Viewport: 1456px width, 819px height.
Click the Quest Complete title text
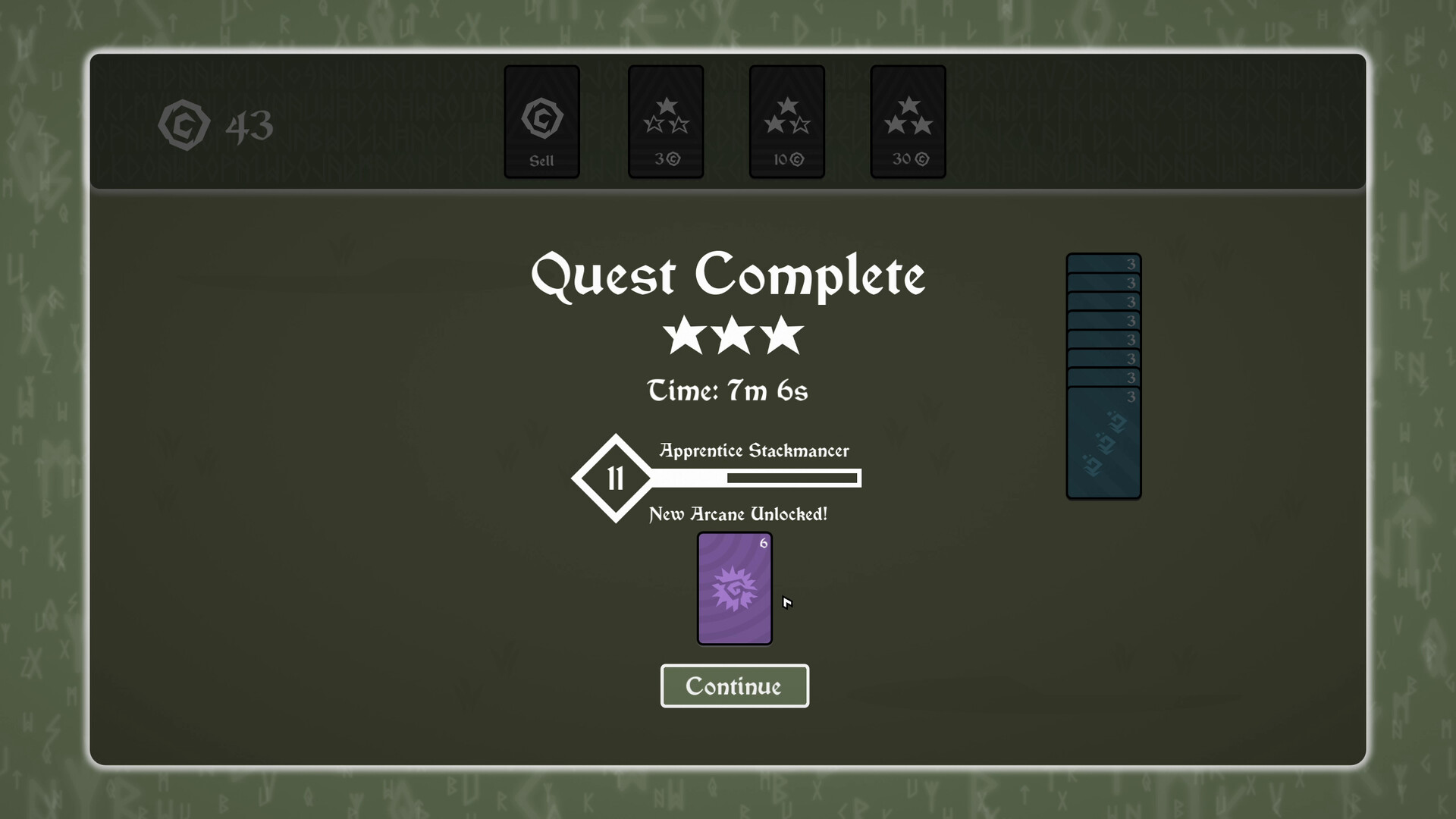click(x=730, y=276)
